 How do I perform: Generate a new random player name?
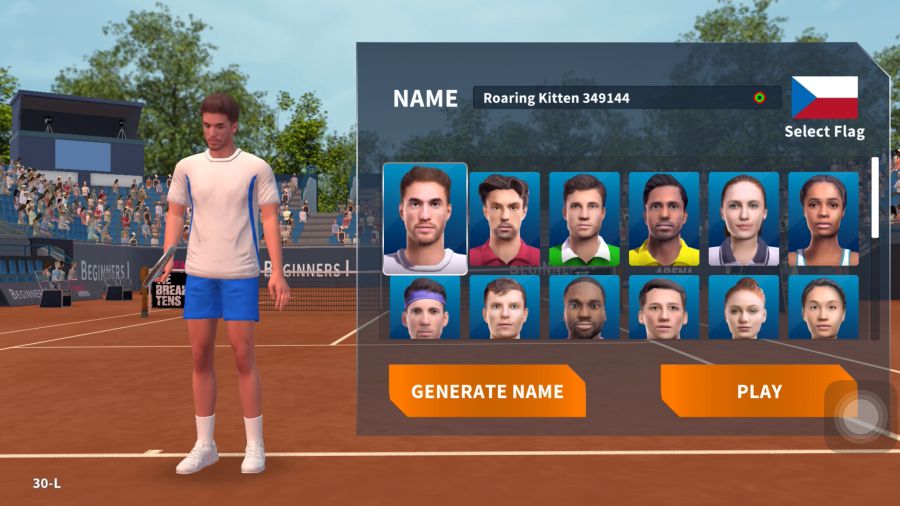[x=487, y=391]
